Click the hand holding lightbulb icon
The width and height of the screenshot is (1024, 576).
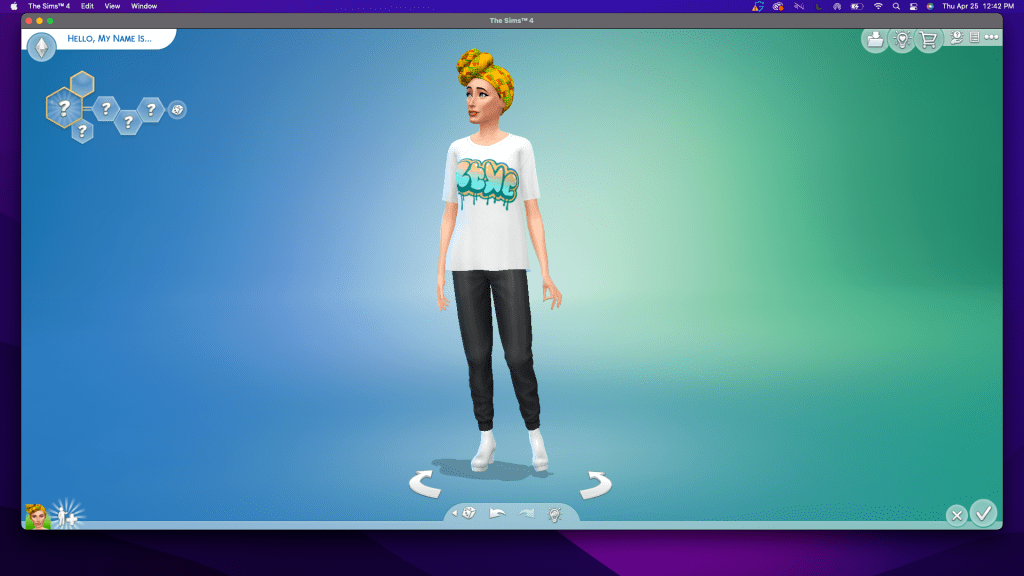pyautogui.click(x=957, y=38)
